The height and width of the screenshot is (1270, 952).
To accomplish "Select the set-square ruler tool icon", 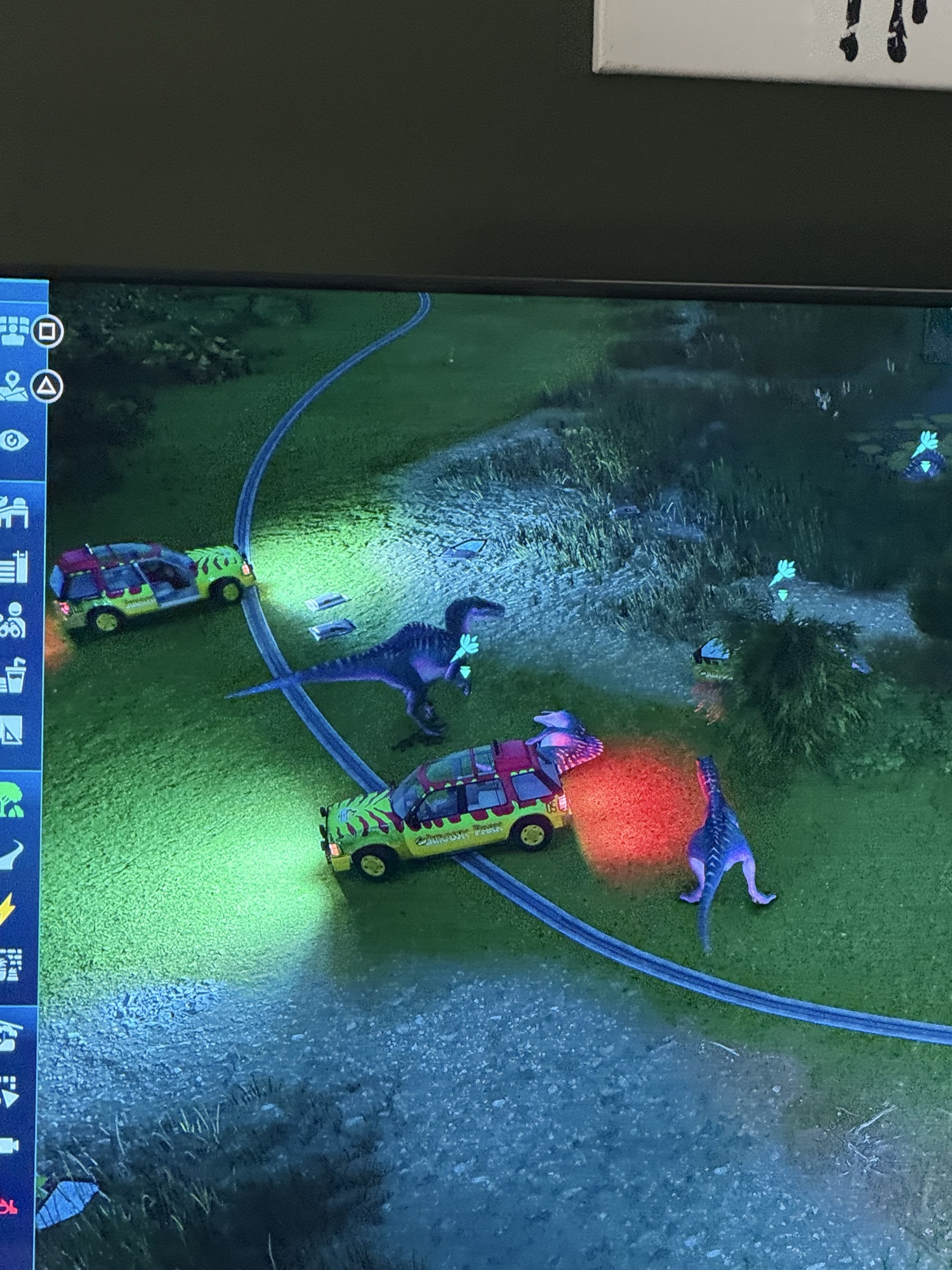I will pyautogui.click(x=11, y=730).
